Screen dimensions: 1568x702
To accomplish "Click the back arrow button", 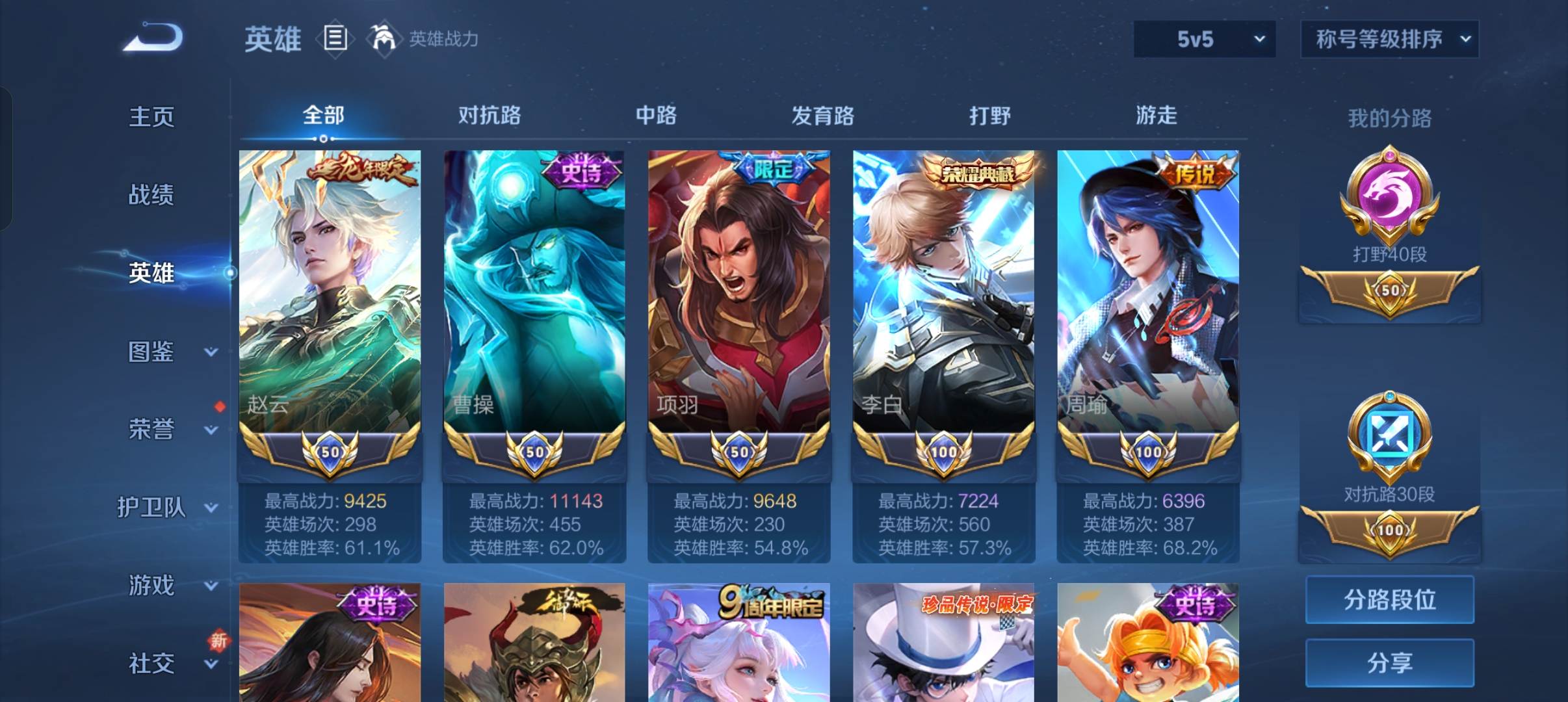I will click(x=153, y=38).
